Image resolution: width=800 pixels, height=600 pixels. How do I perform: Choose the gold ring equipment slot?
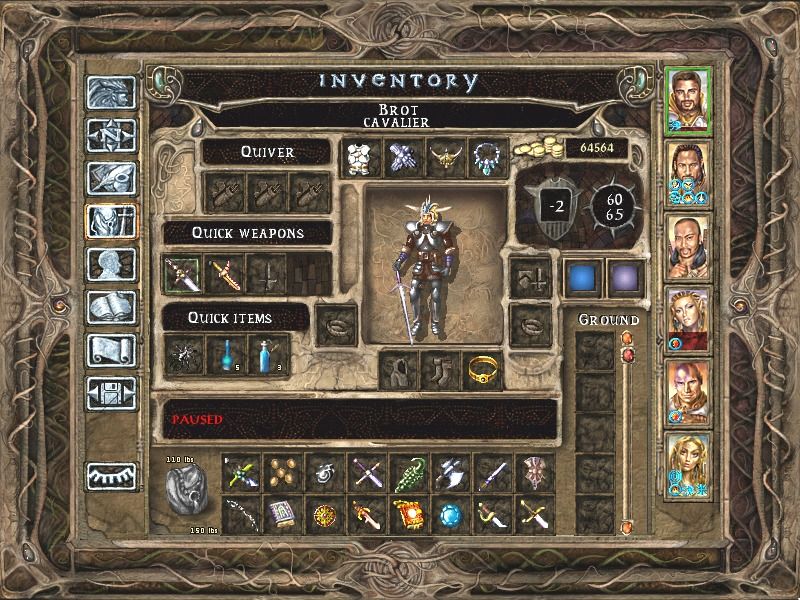[484, 370]
